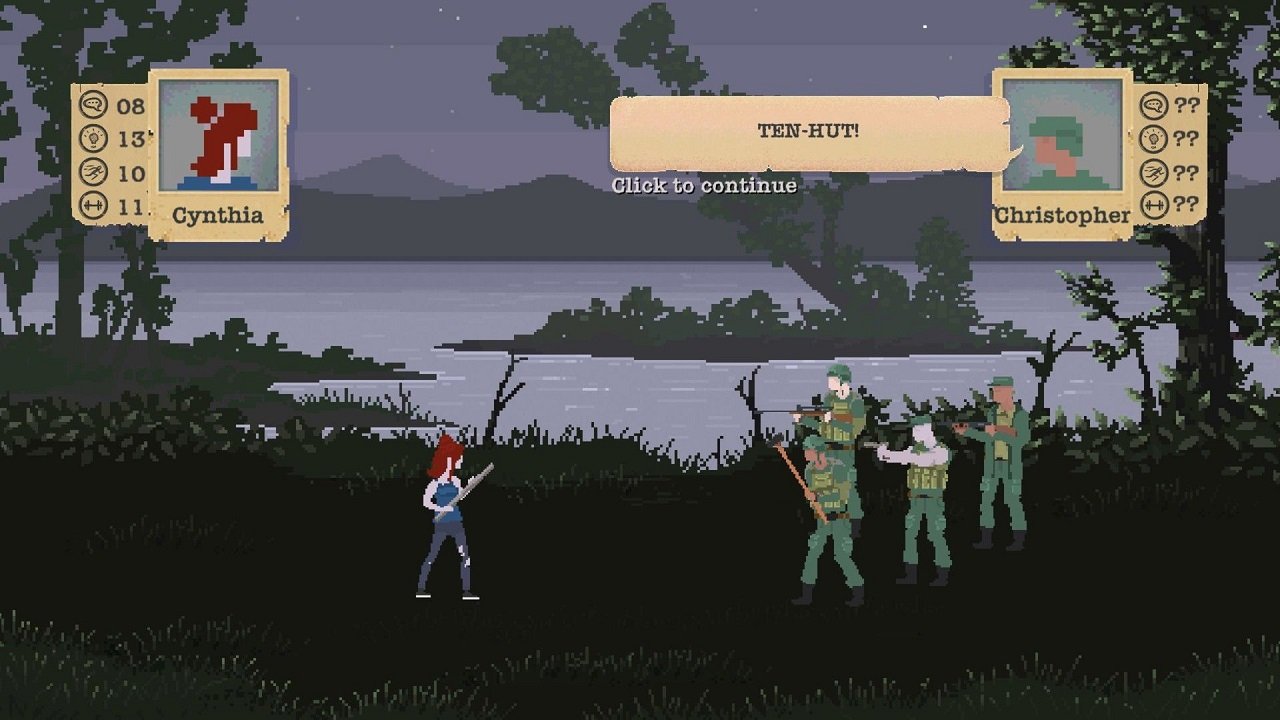The height and width of the screenshot is (720, 1280).
Task: Select the Cynthia name label
Action: click(x=217, y=213)
